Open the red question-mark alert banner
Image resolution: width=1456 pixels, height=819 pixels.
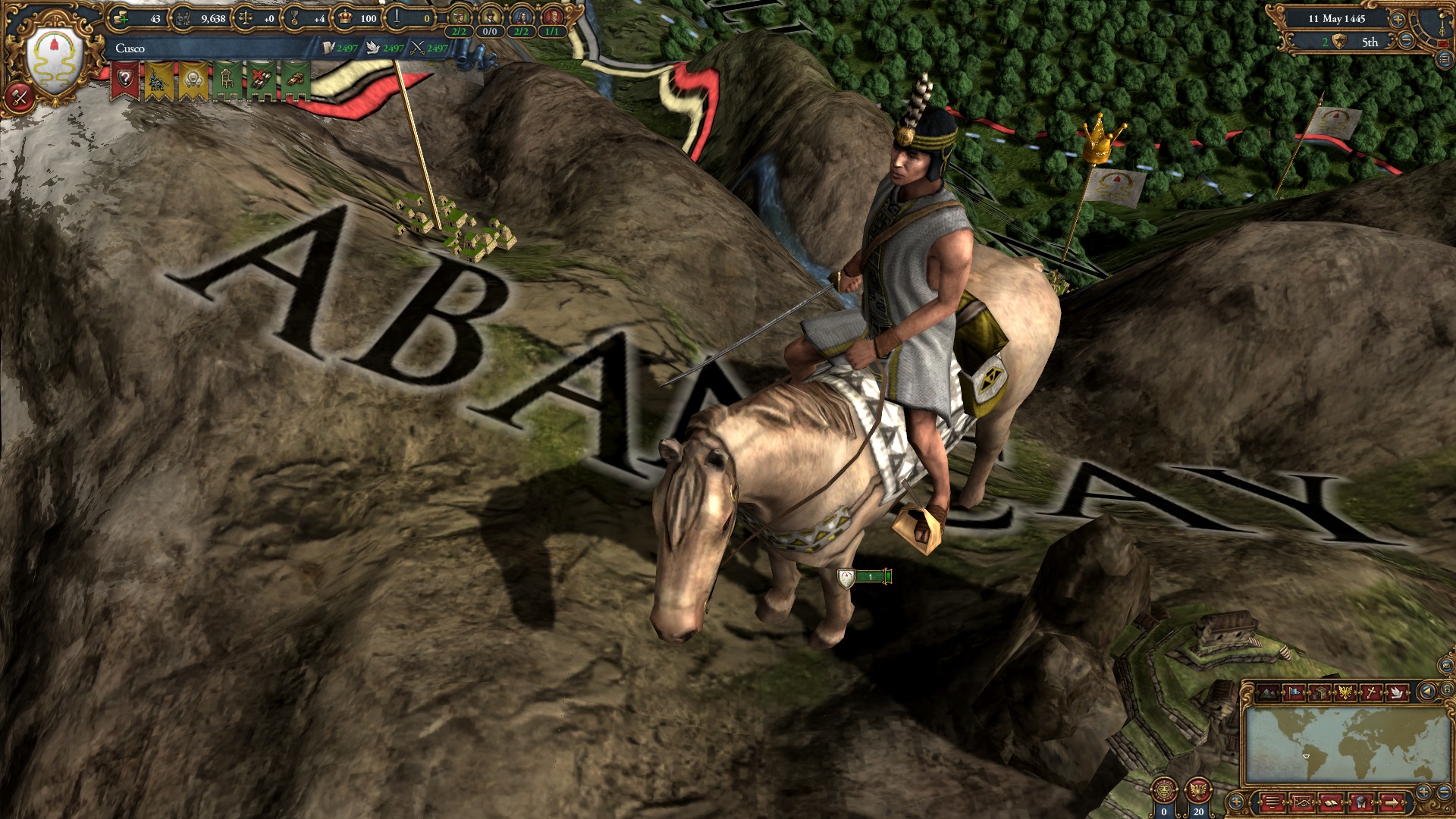click(x=126, y=77)
